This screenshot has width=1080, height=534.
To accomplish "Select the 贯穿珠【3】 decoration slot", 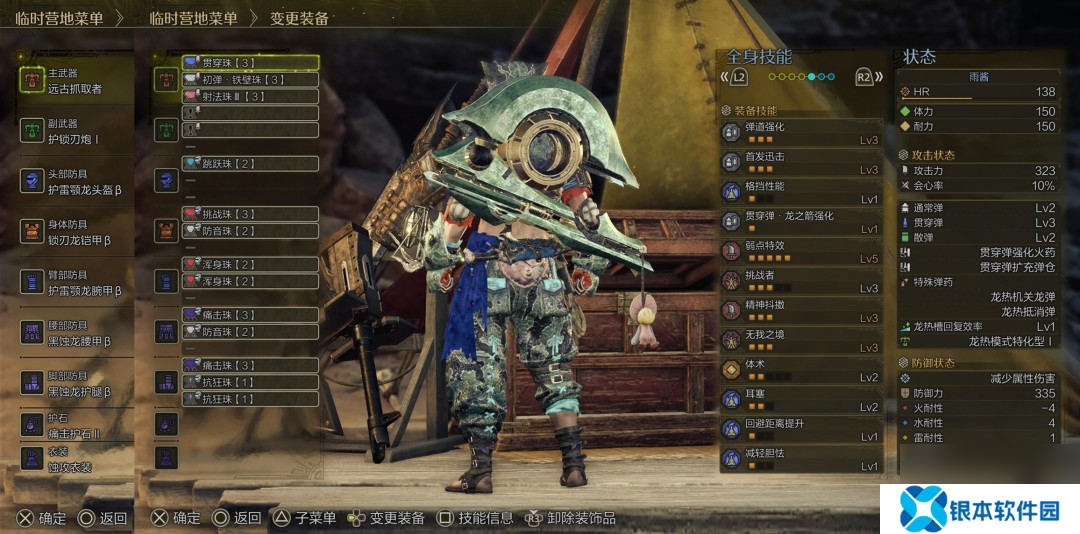I will tap(250, 63).
